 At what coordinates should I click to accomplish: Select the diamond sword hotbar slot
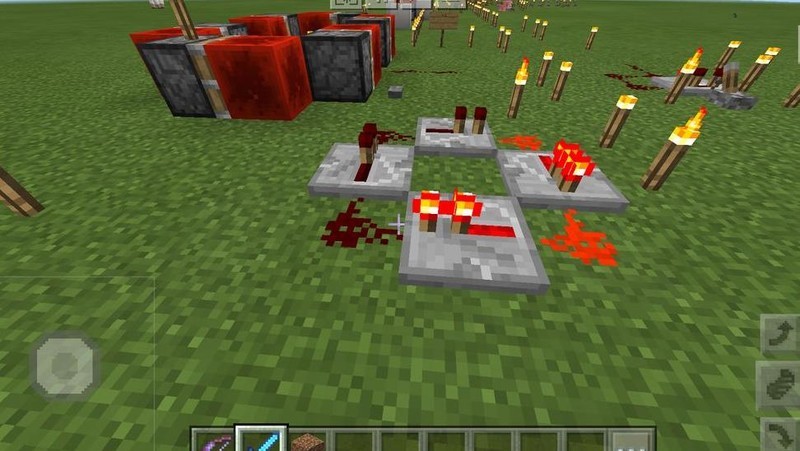point(261,440)
